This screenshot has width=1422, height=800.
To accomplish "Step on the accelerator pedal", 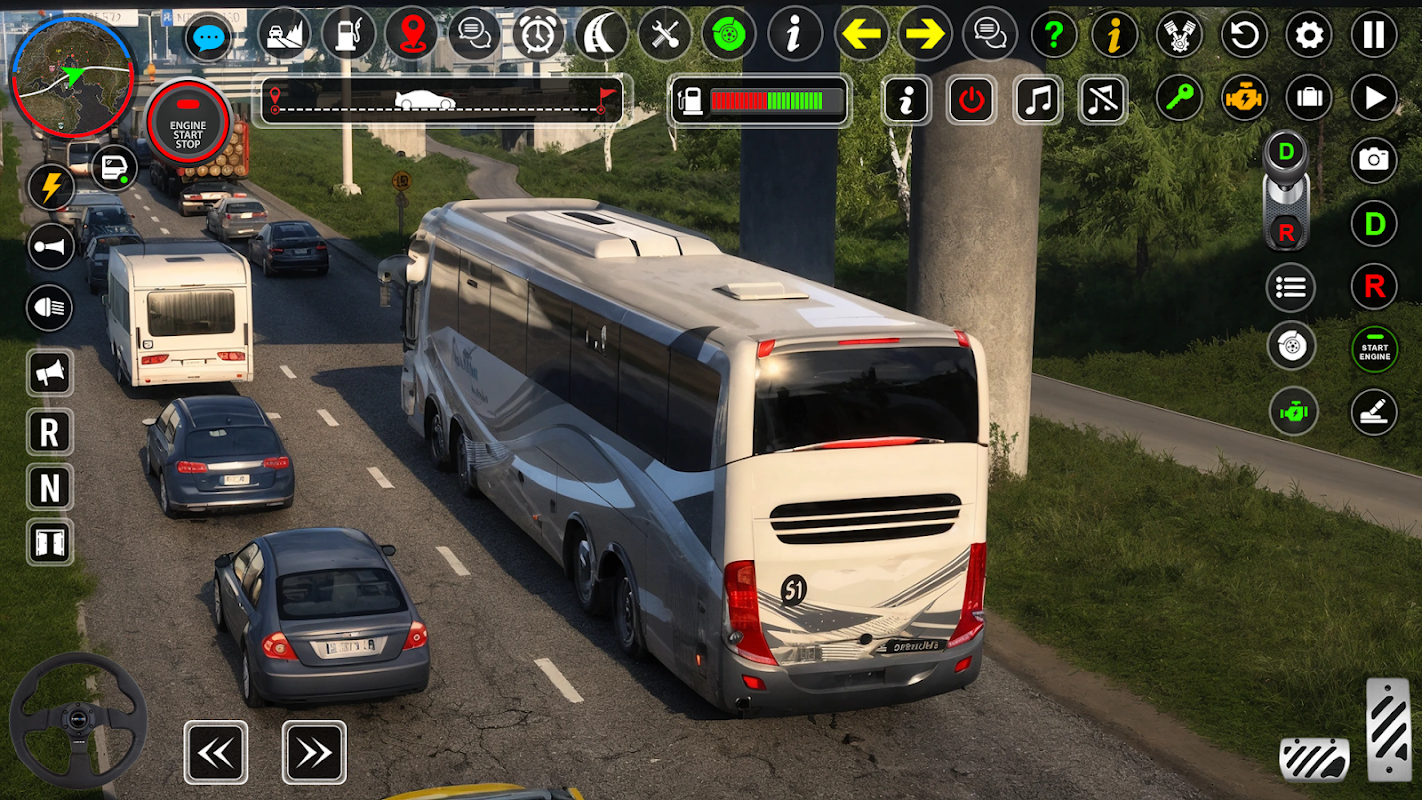I will pyautogui.click(x=1389, y=730).
